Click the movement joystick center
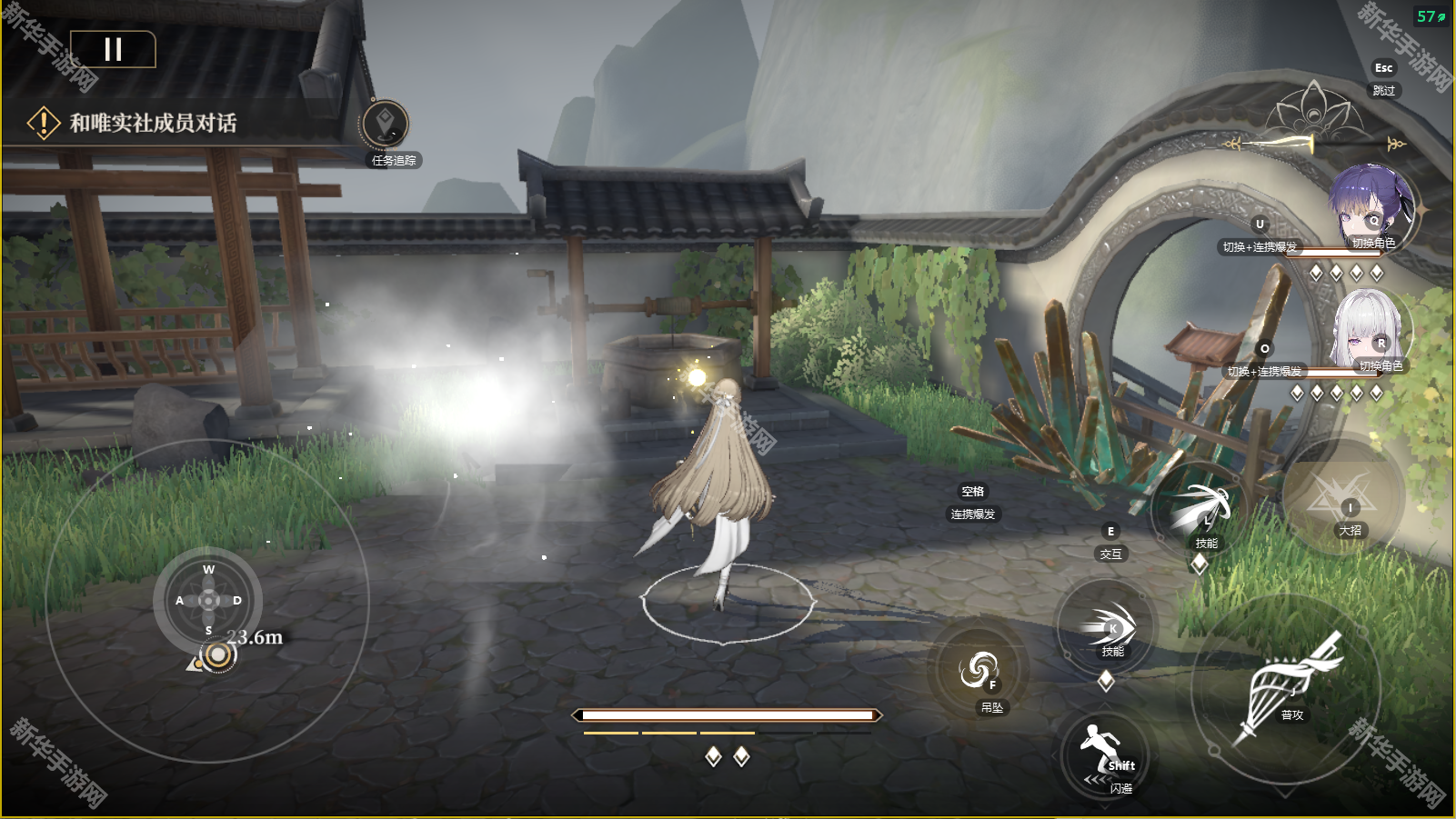1456x819 pixels. pos(208,600)
